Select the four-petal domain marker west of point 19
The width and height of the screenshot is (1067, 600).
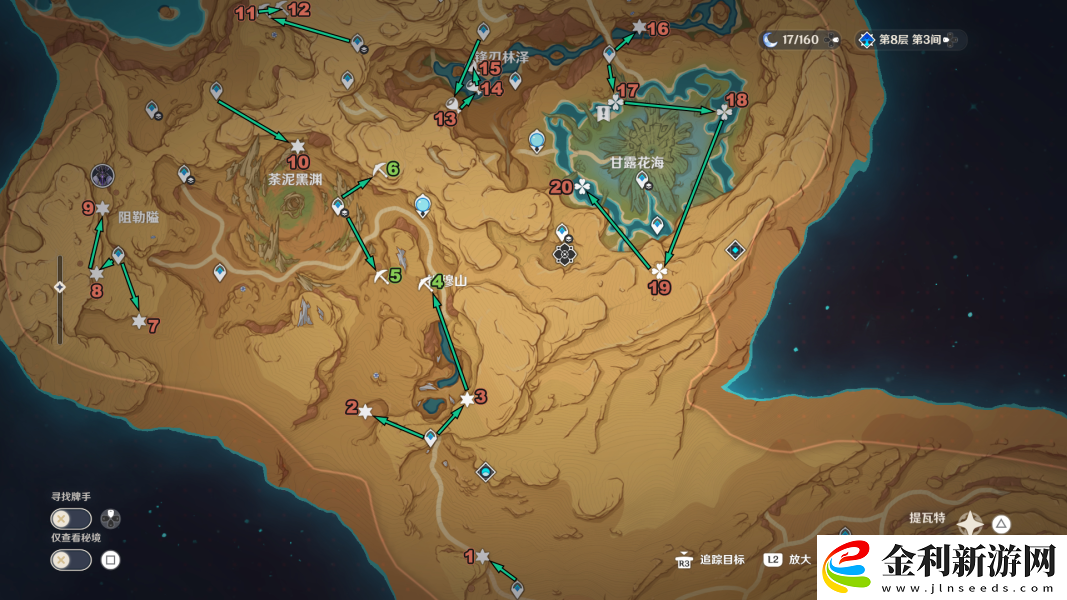click(x=565, y=254)
